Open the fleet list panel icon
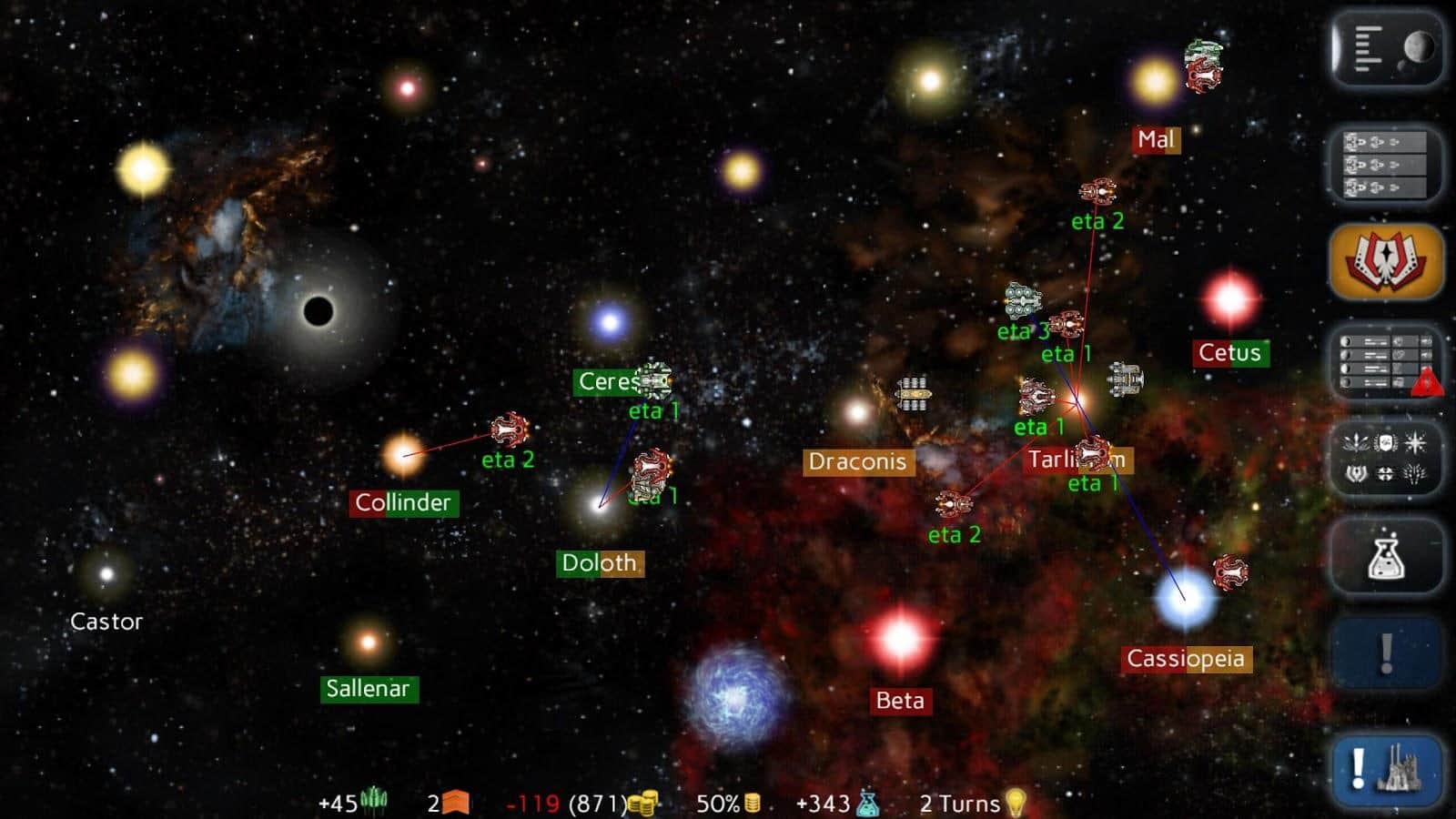 pyautogui.click(x=1385, y=166)
